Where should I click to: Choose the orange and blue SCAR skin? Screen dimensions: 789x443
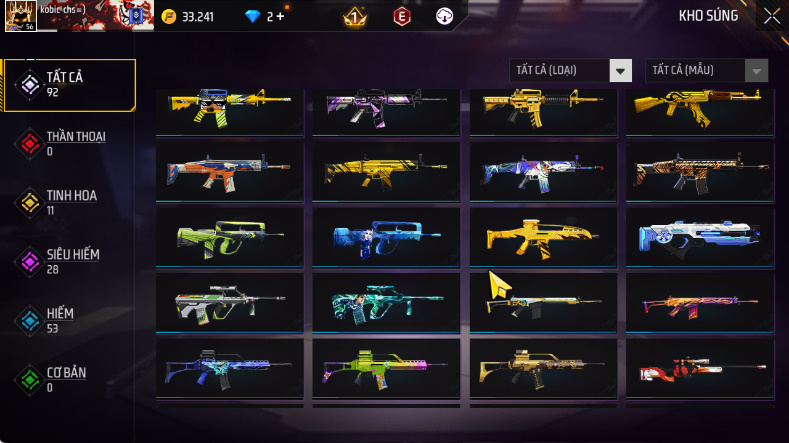tap(230, 172)
